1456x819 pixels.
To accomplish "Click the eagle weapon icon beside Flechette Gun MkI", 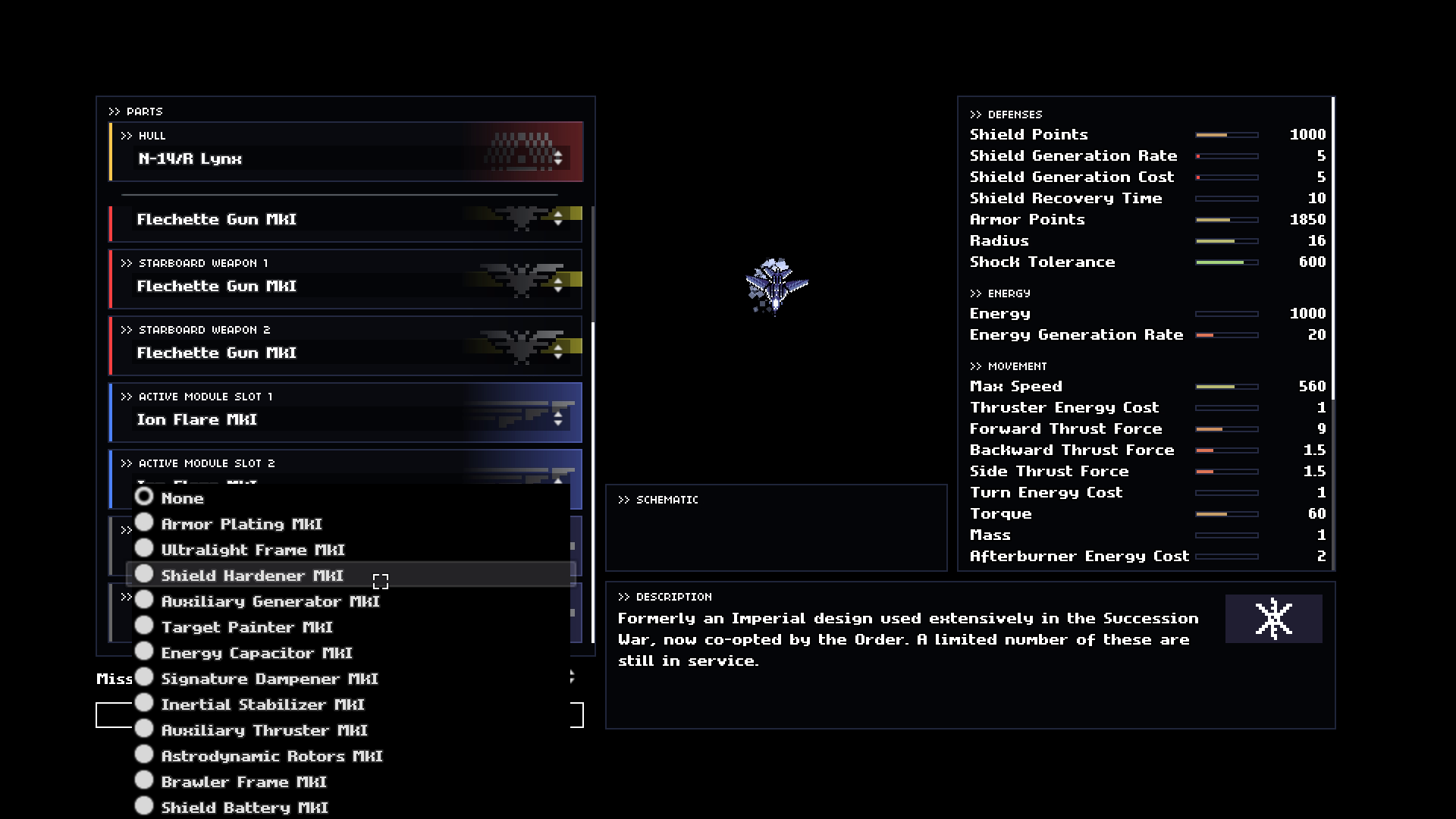I will click(522, 218).
